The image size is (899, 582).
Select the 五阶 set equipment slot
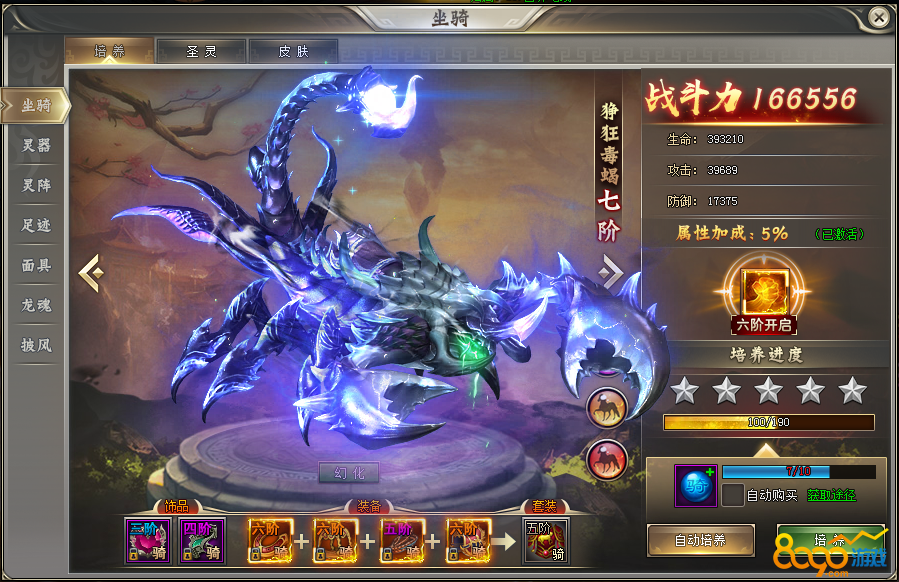click(545, 541)
